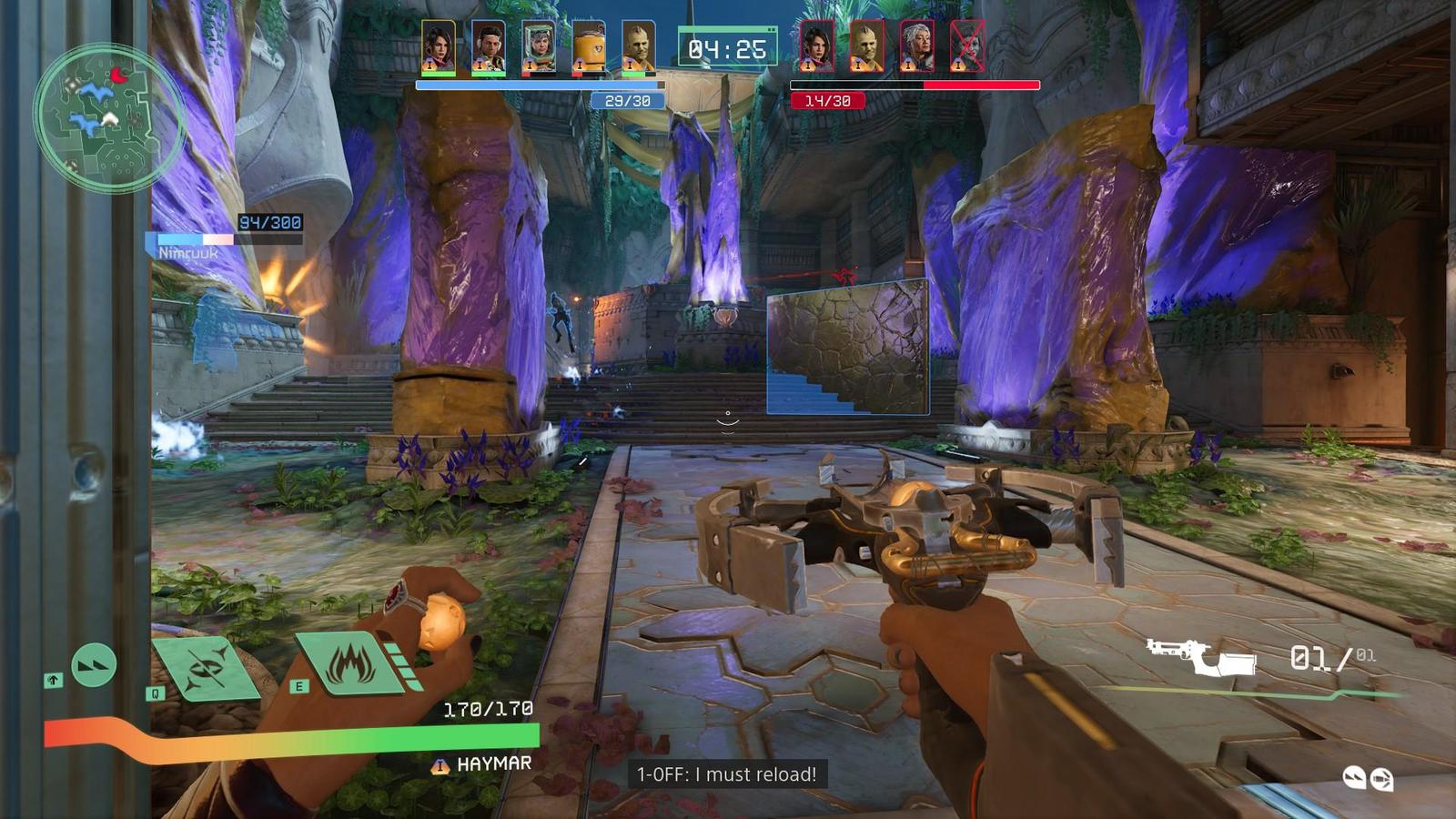The width and height of the screenshot is (1456, 819).
Task: Select the headband-wearing ally portrait
Action: 488,47
